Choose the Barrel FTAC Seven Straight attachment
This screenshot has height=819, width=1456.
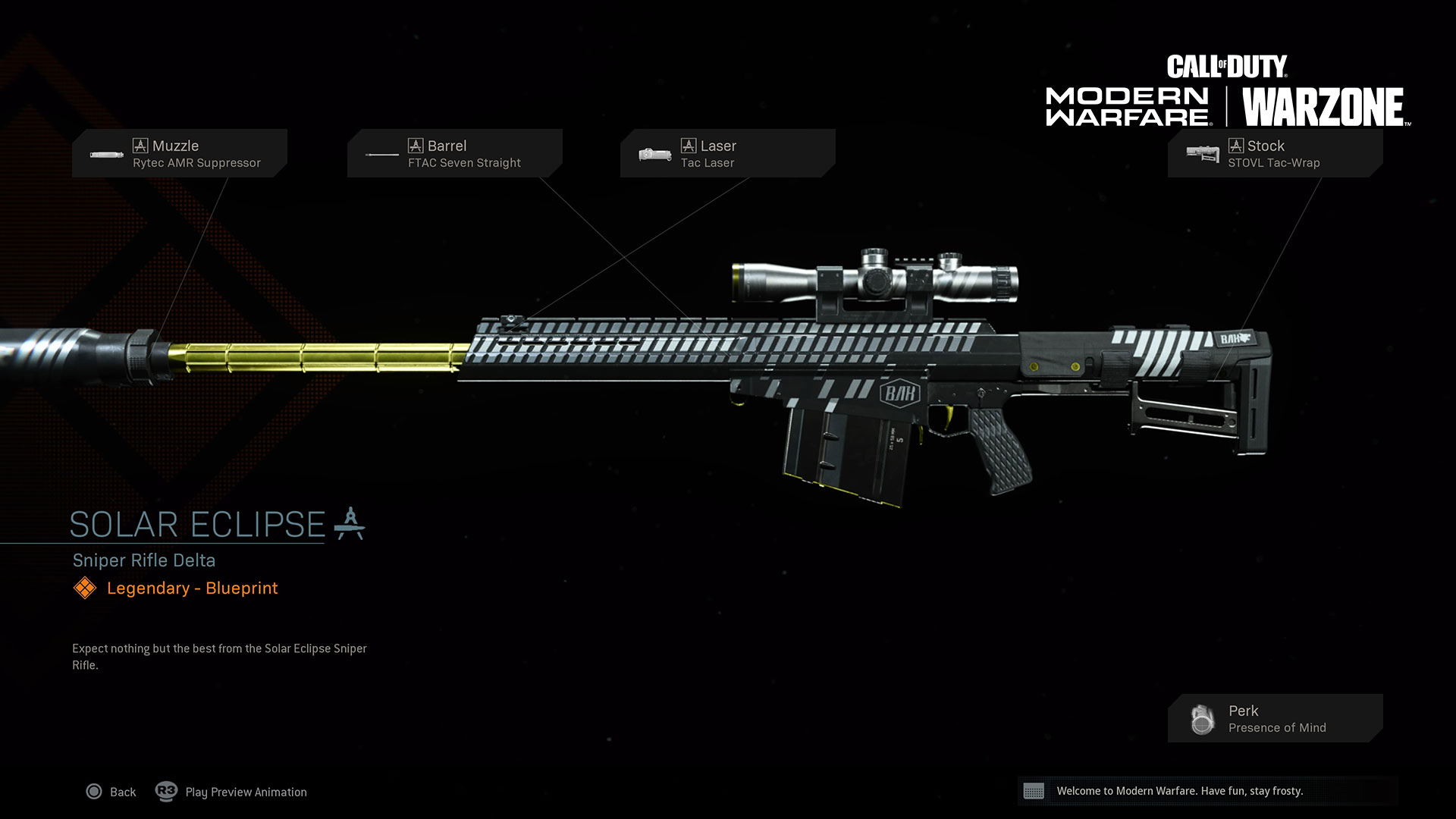[x=455, y=153]
